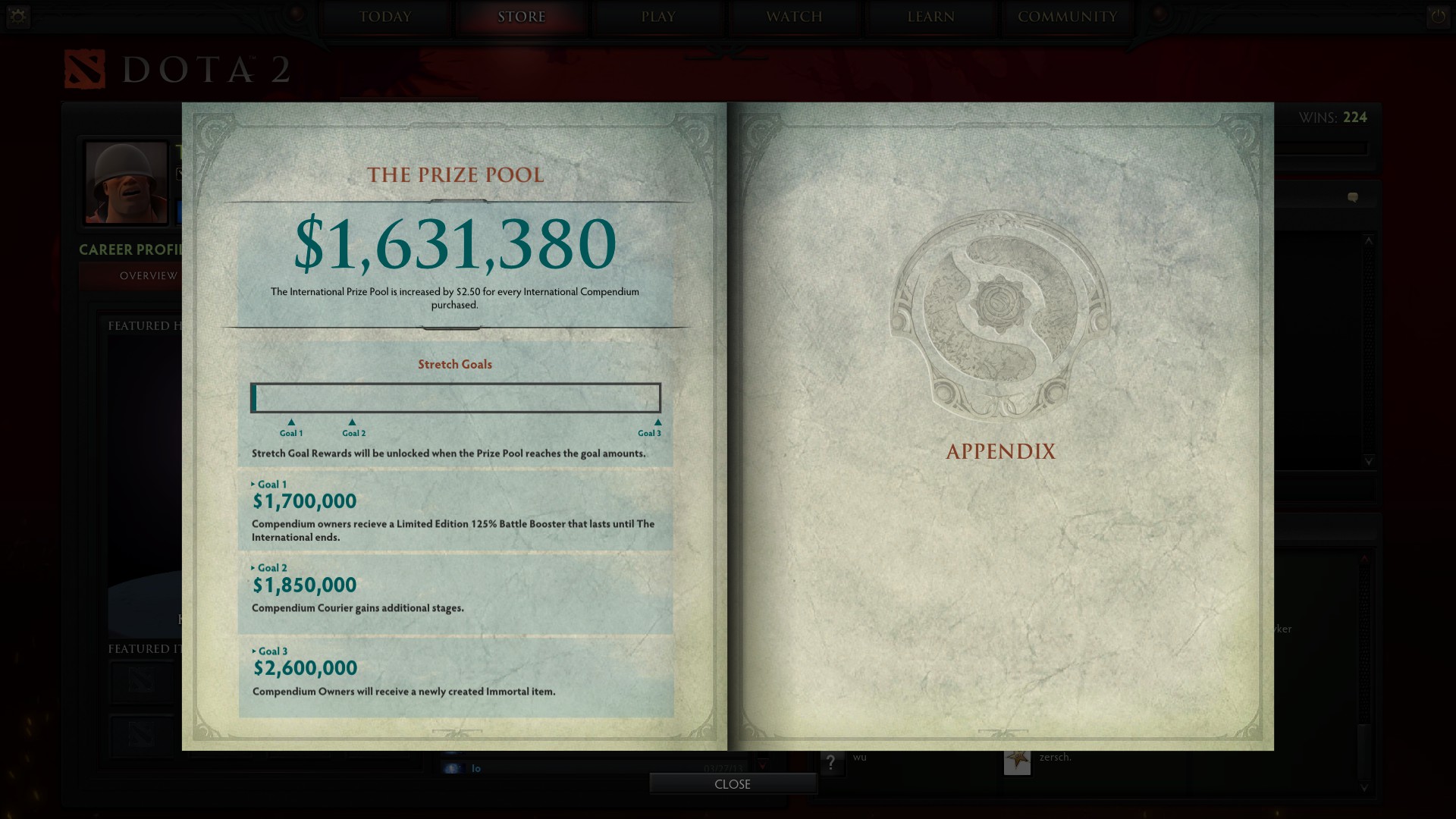Click the power quit icon
The image size is (1456, 819).
click(x=1438, y=16)
